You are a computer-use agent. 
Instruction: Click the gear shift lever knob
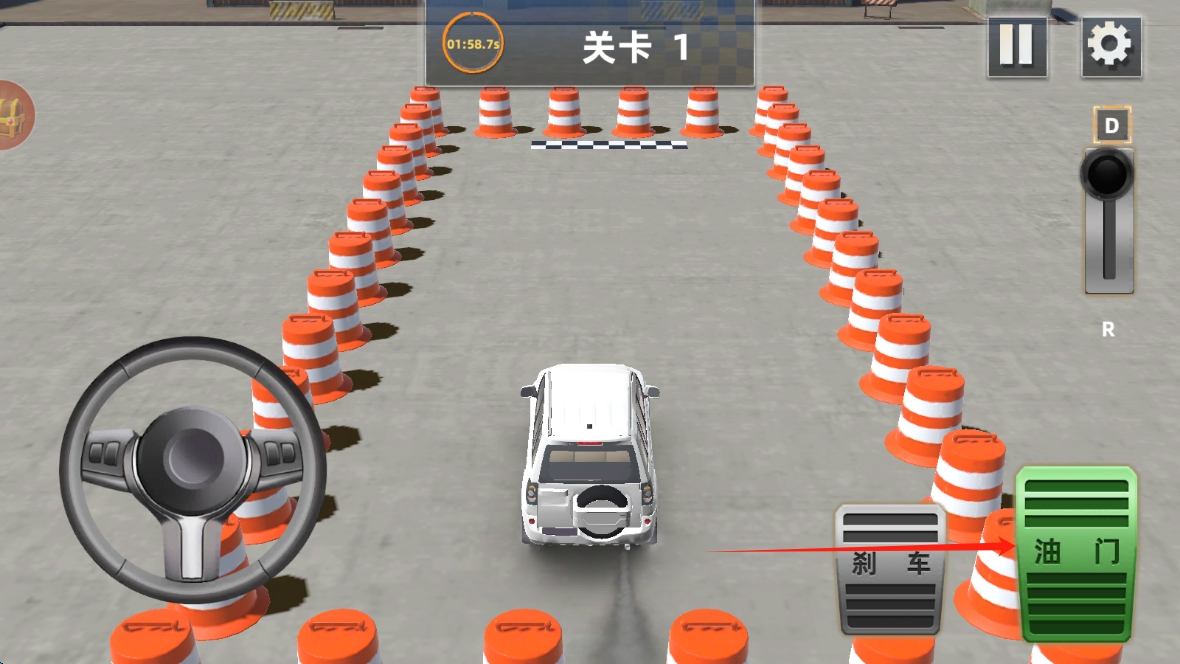[1107, 176]
